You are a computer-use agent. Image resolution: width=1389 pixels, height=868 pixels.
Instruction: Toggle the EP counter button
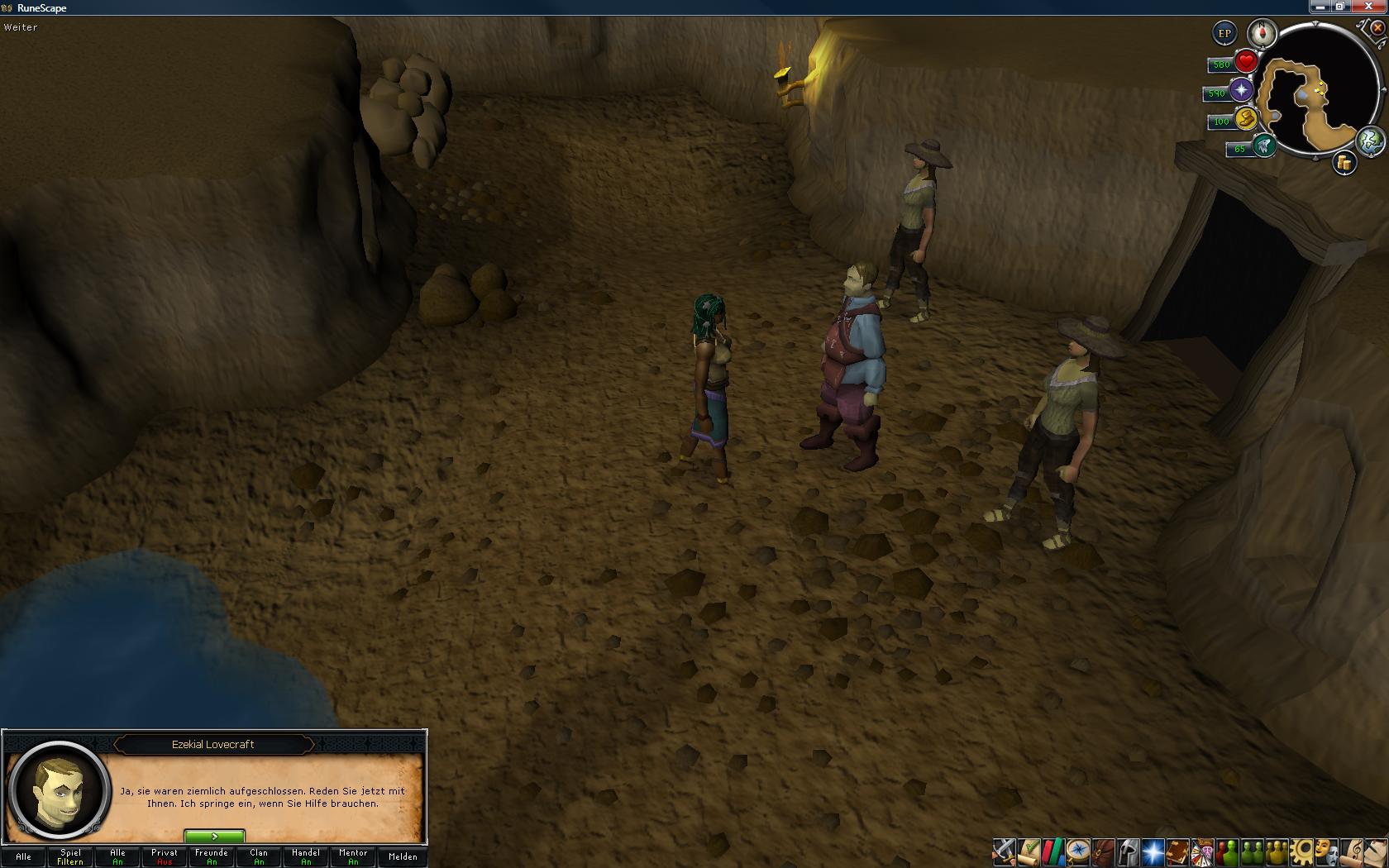pos(1224,34)
